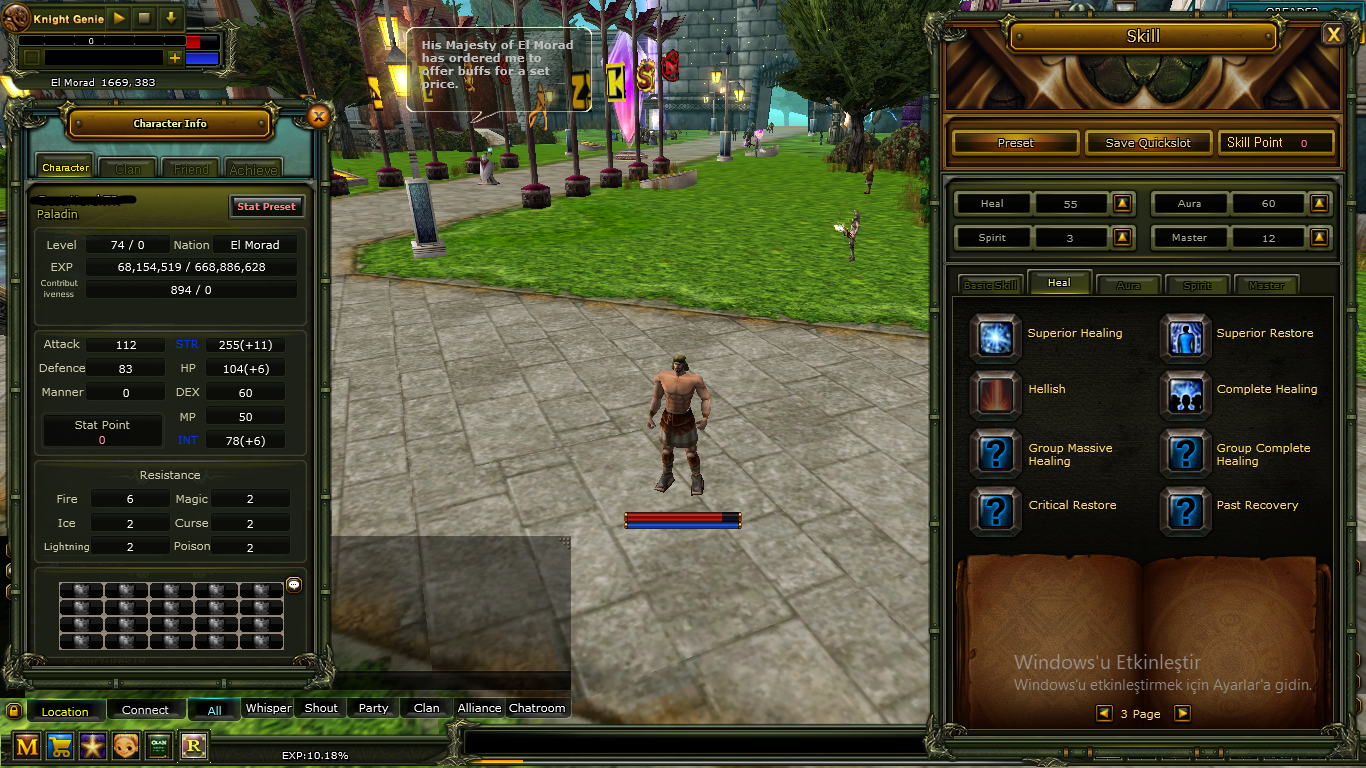Image resolution: width=1366 pixels, height=768 pixels.
Task: Select the Hellish skill icon
Action: point(995,394)
